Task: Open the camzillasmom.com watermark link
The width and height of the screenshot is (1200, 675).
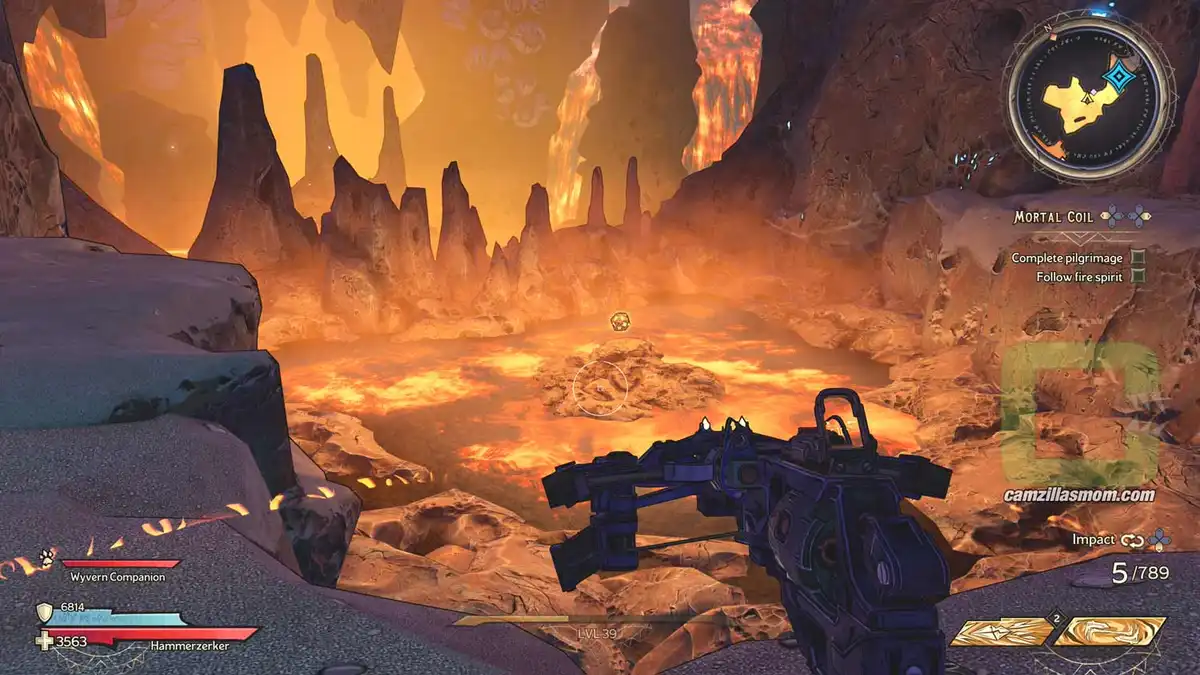Action: [1080, 495]
